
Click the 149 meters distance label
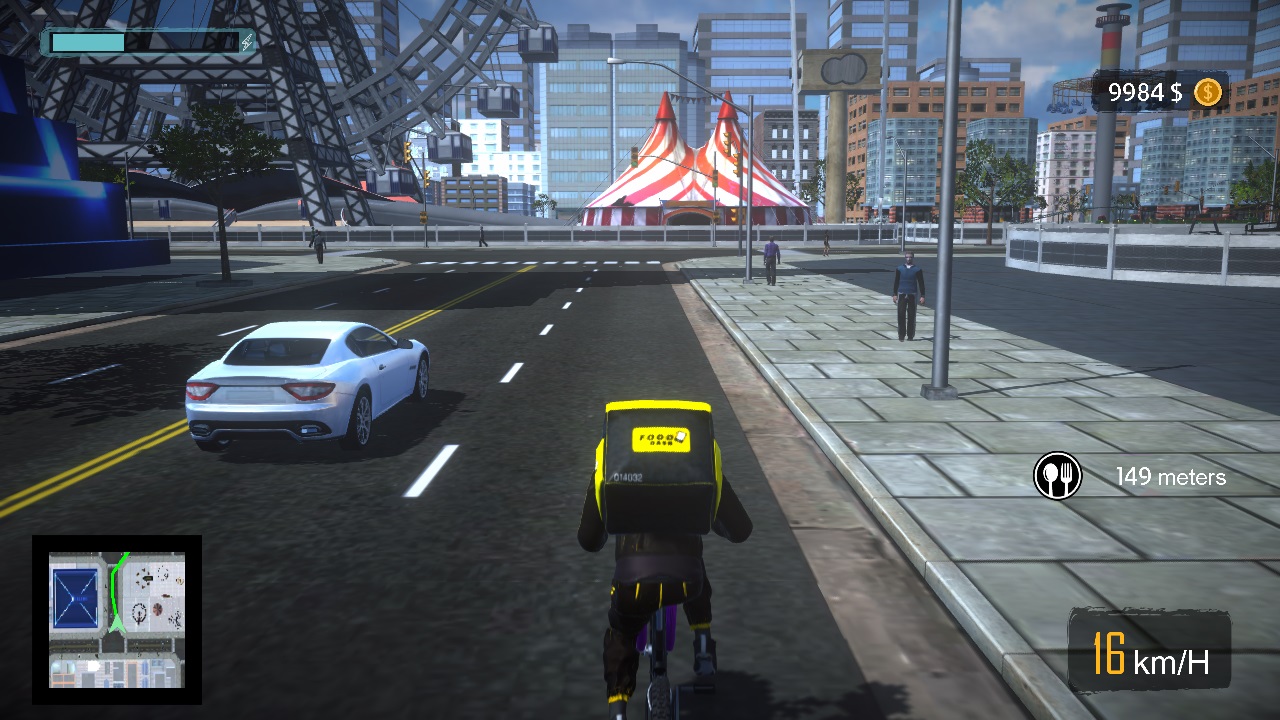[1172, 477]
